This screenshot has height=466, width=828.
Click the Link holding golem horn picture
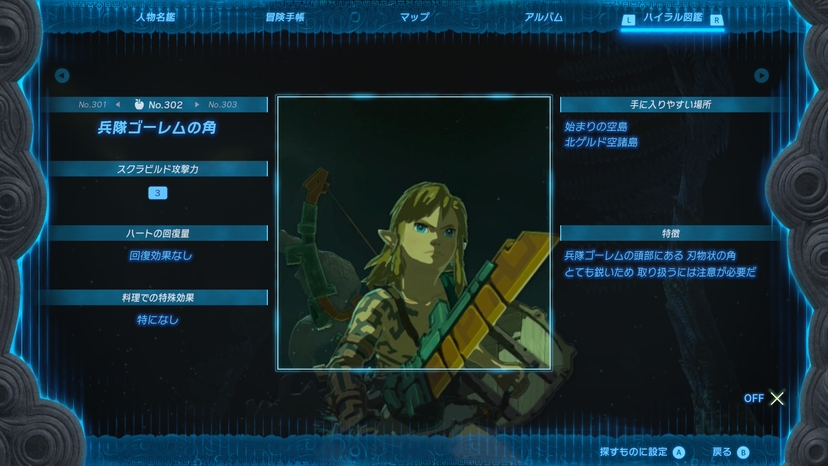point(414,233)
